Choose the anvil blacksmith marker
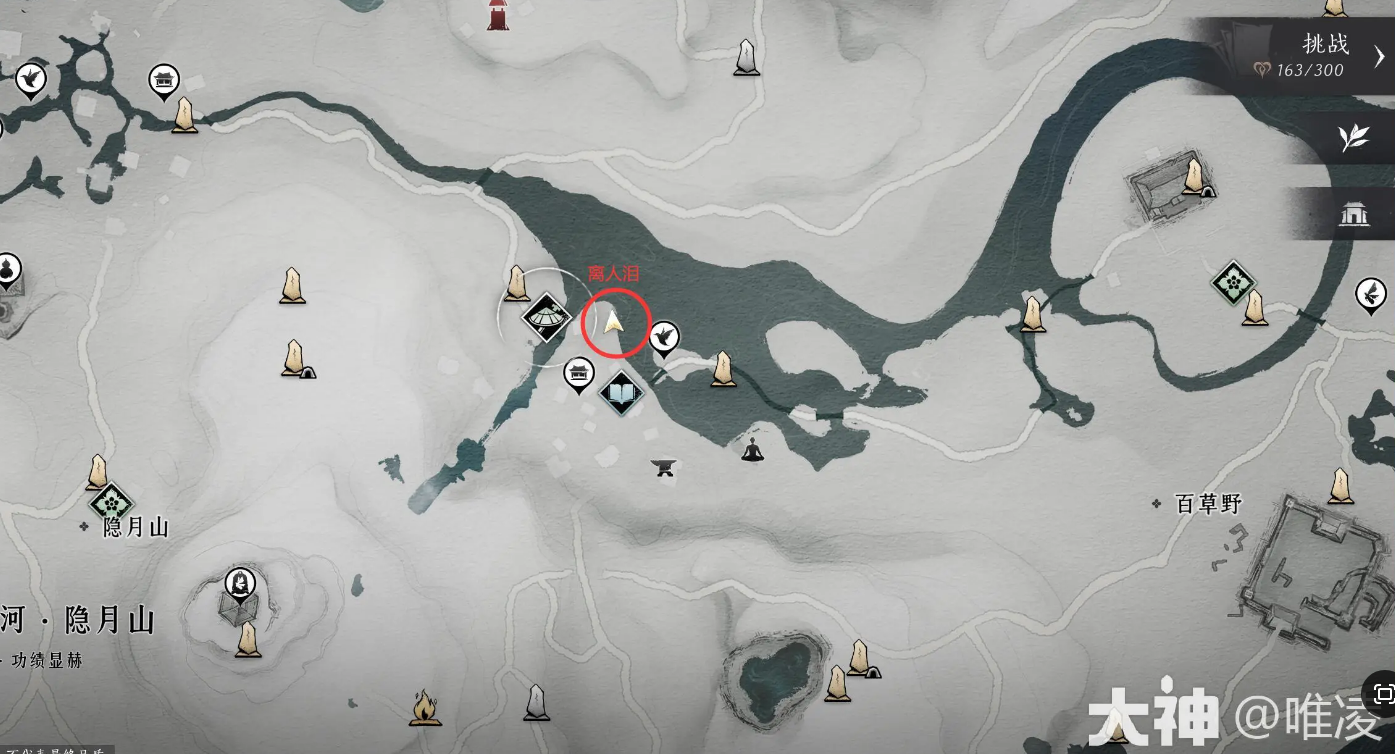This screenshot has width=1395, height=754. 663,466
